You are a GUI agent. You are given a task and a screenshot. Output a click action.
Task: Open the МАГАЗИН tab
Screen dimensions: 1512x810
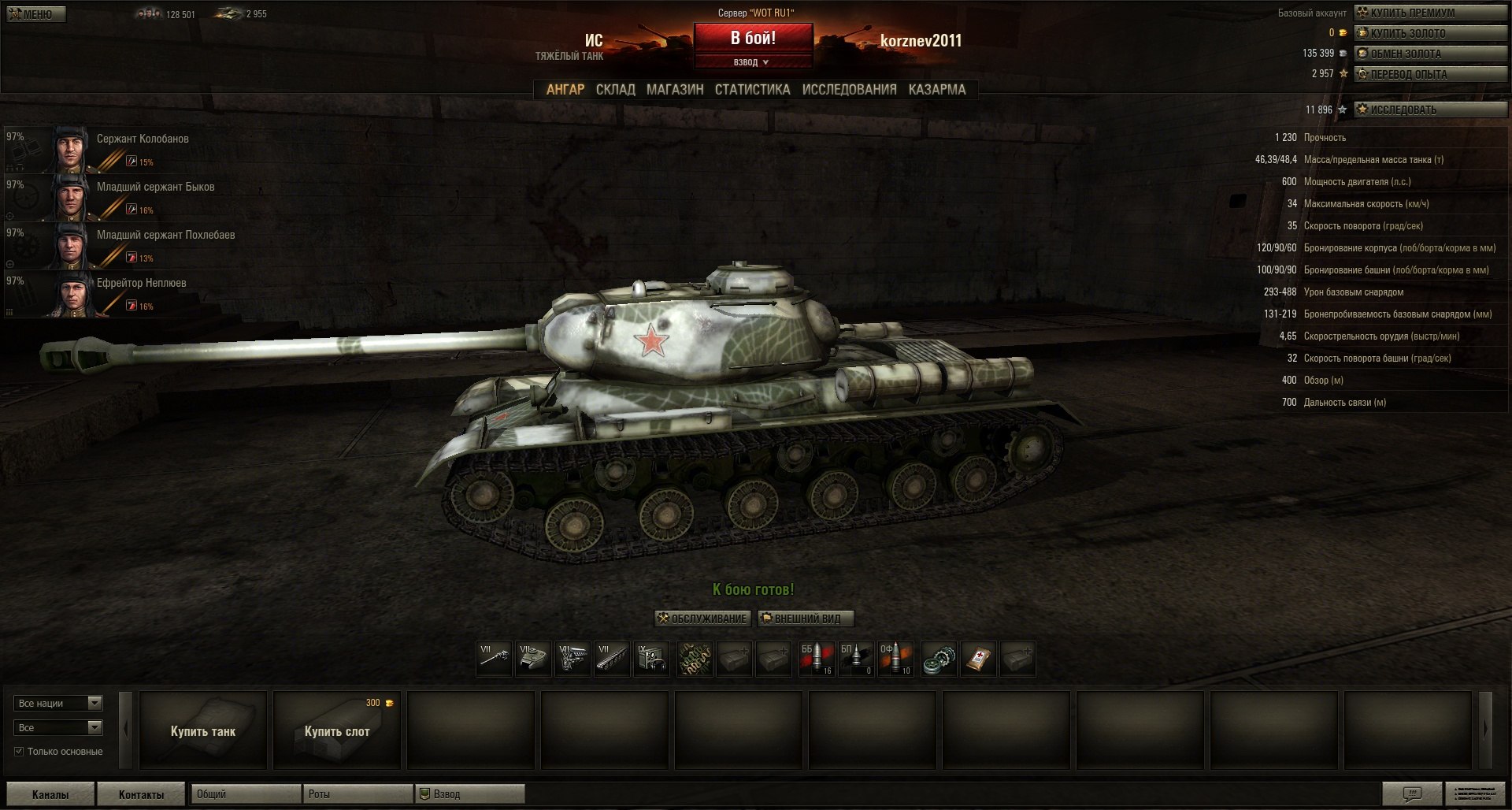tap(675, 90)
